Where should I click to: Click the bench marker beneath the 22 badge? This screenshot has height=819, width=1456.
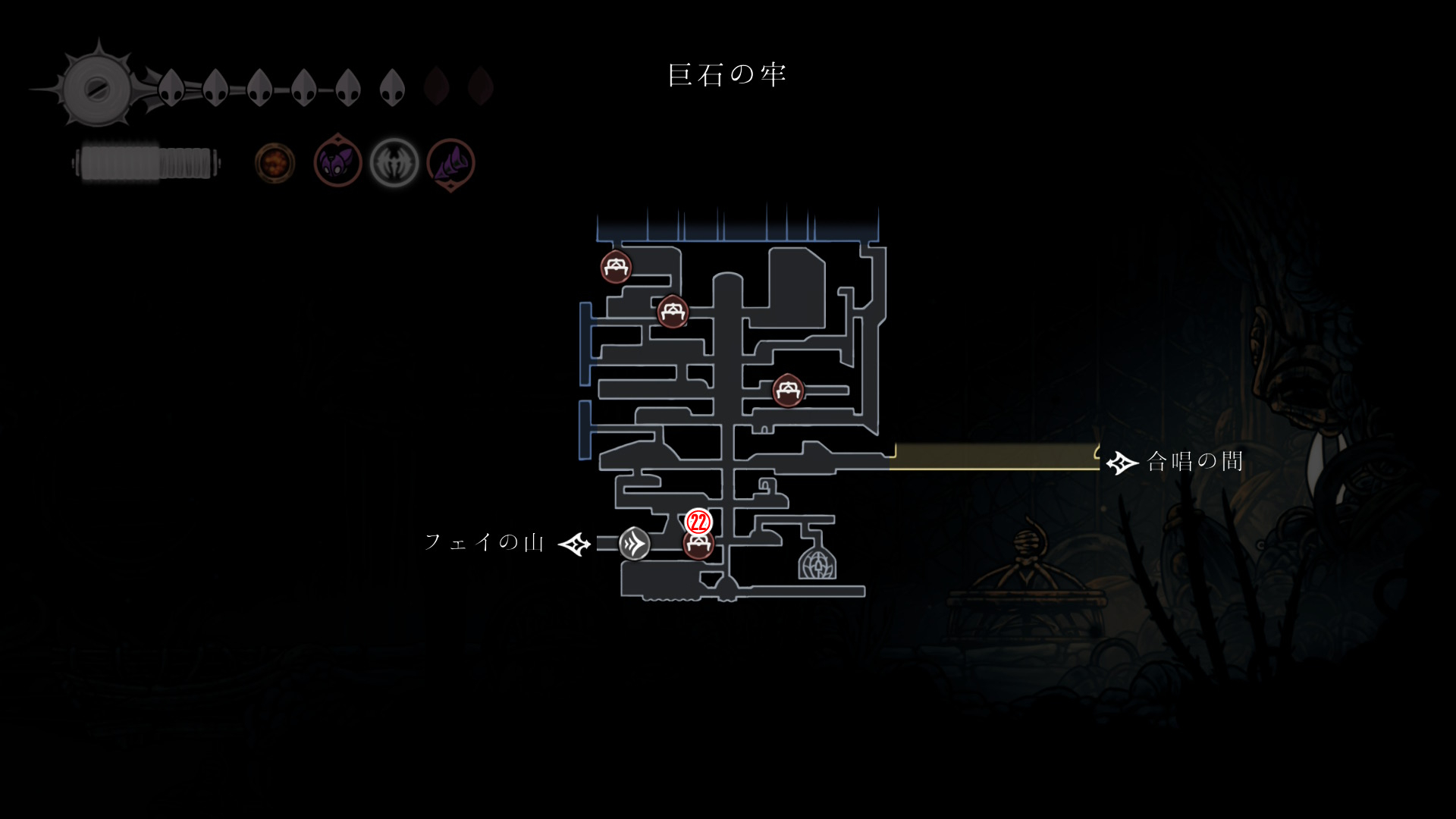point(698,545)
